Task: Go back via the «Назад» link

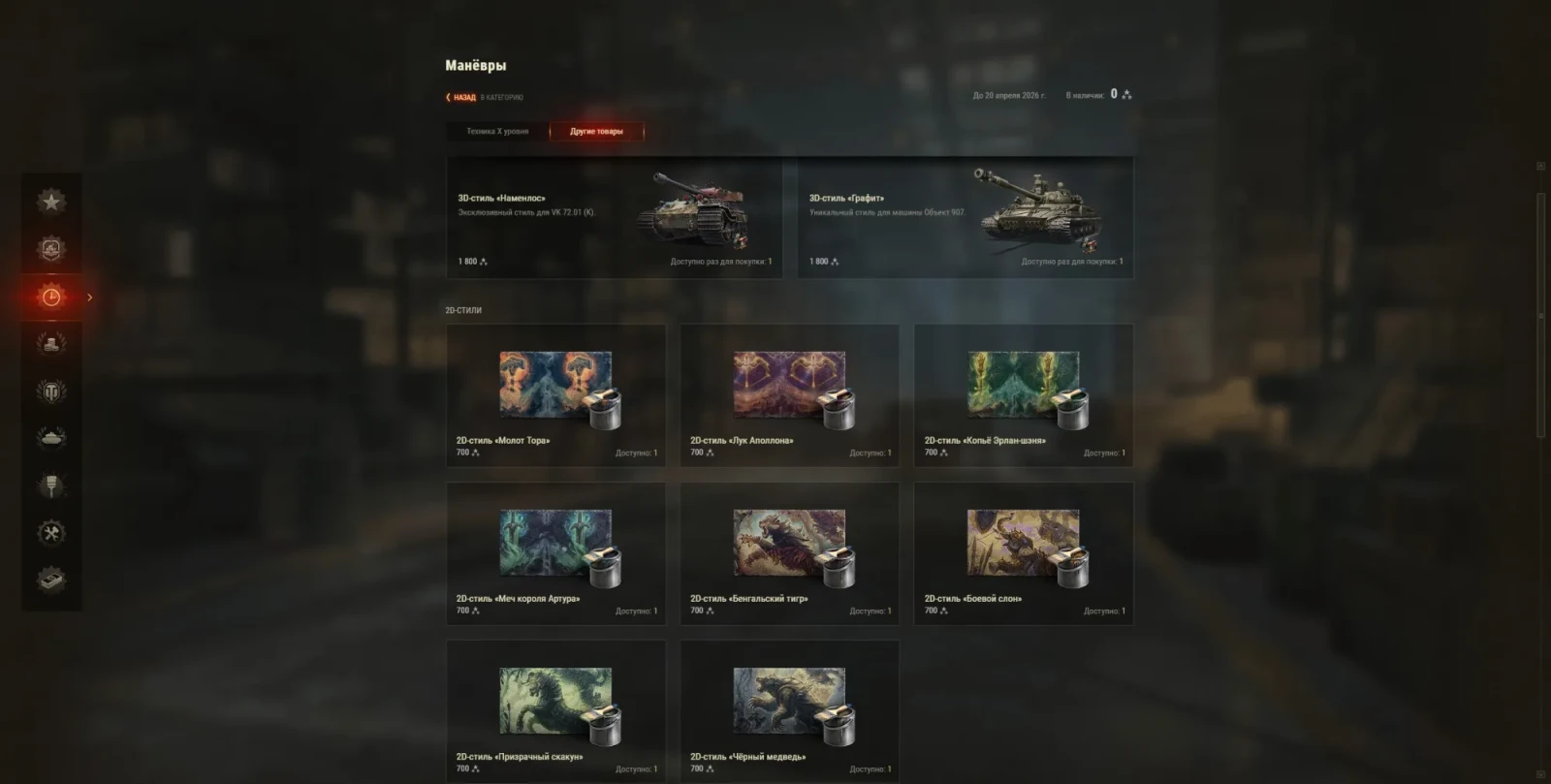Action: (462, 97)
